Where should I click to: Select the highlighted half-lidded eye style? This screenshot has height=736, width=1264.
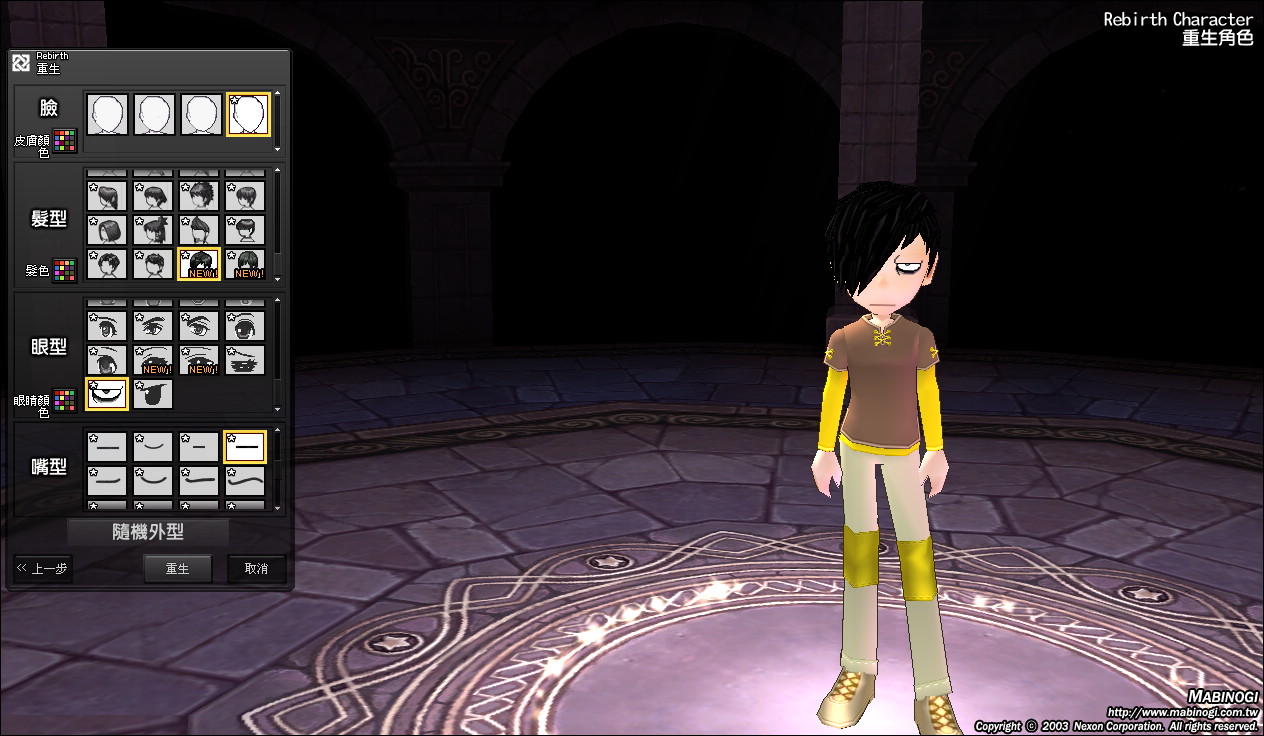pyautogui.click(x=107, y=394)
